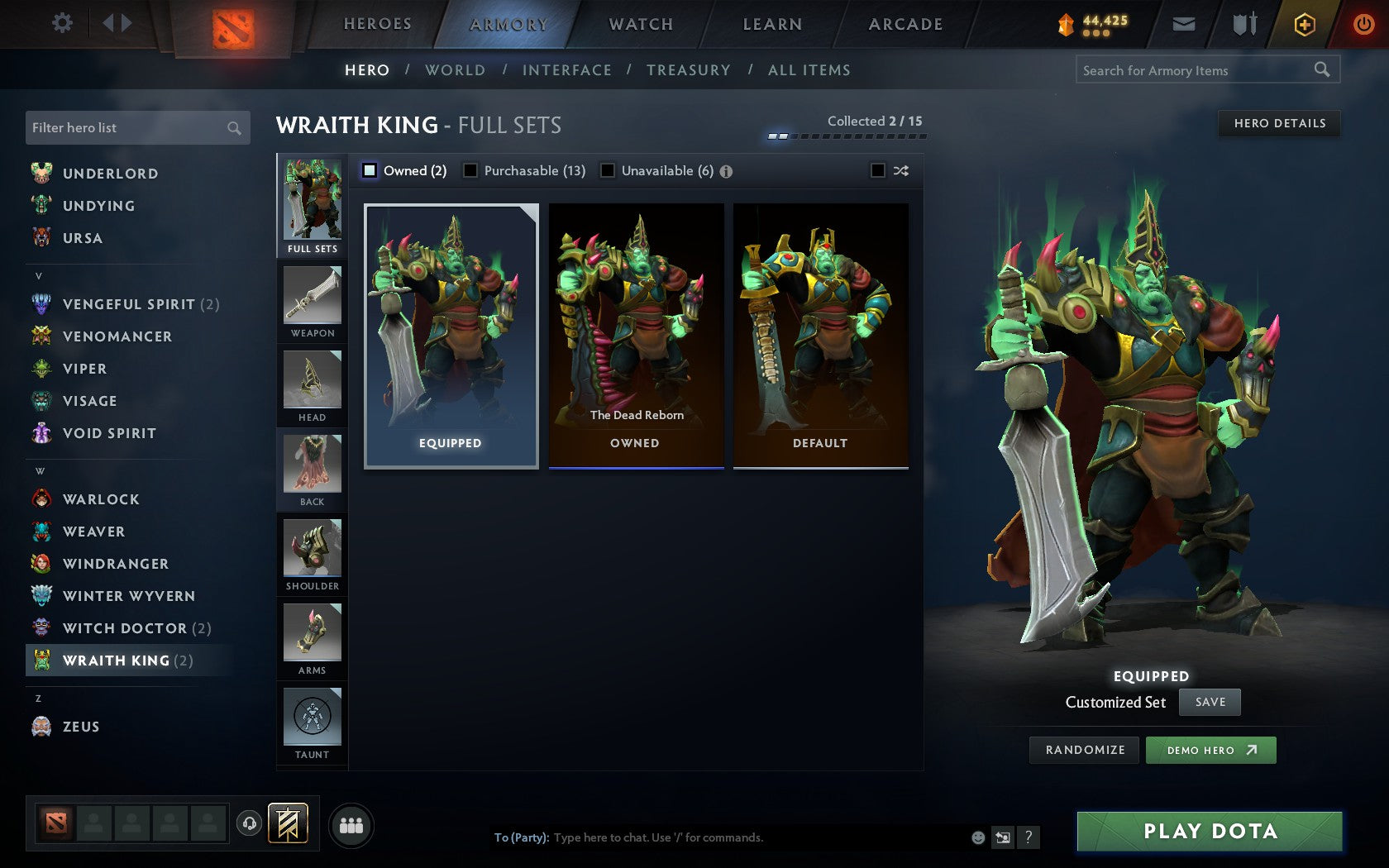Check the Owned (2) filter checkbox

point(370,170)
